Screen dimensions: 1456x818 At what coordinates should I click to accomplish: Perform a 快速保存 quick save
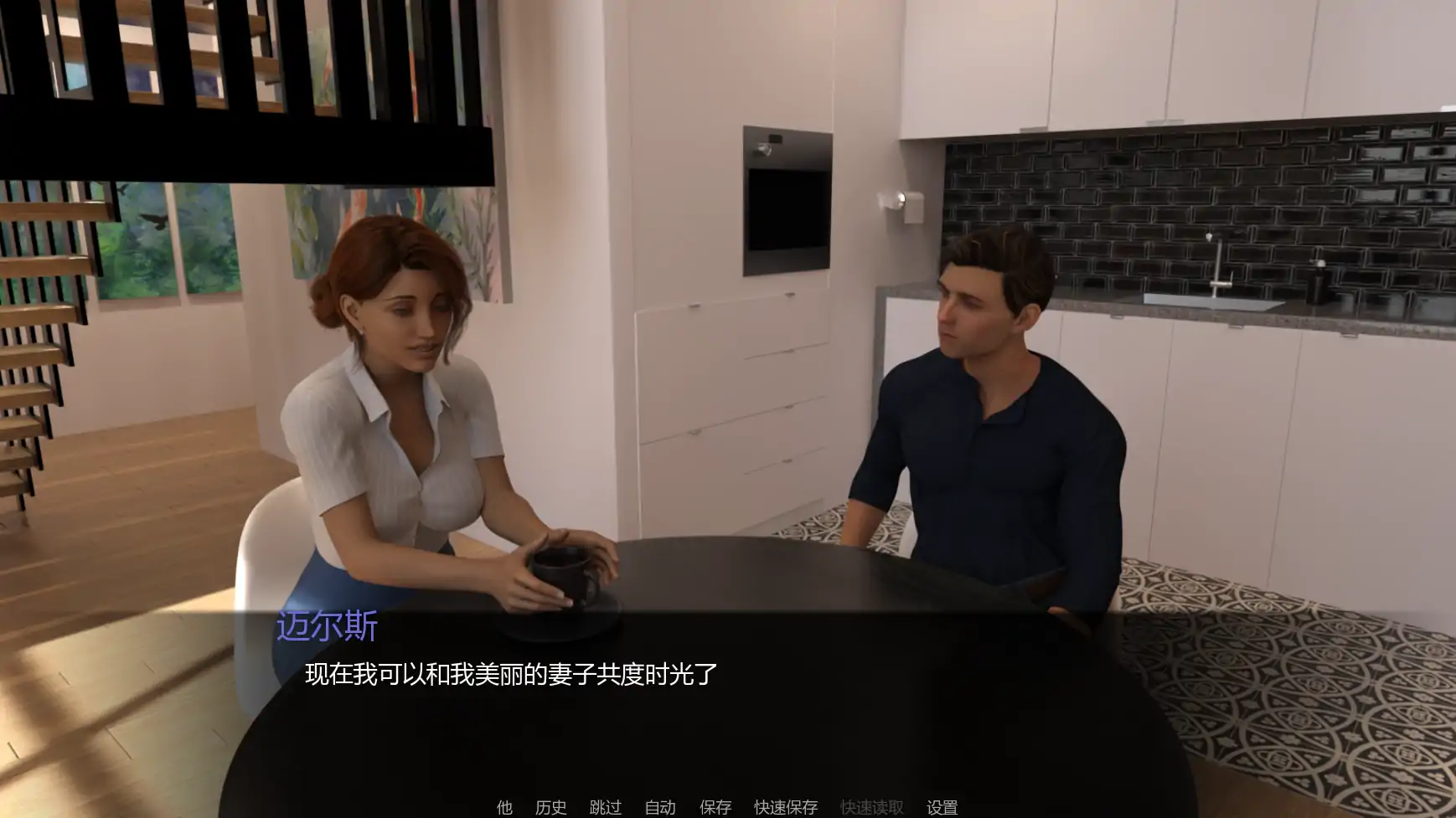tap(786, 808)
